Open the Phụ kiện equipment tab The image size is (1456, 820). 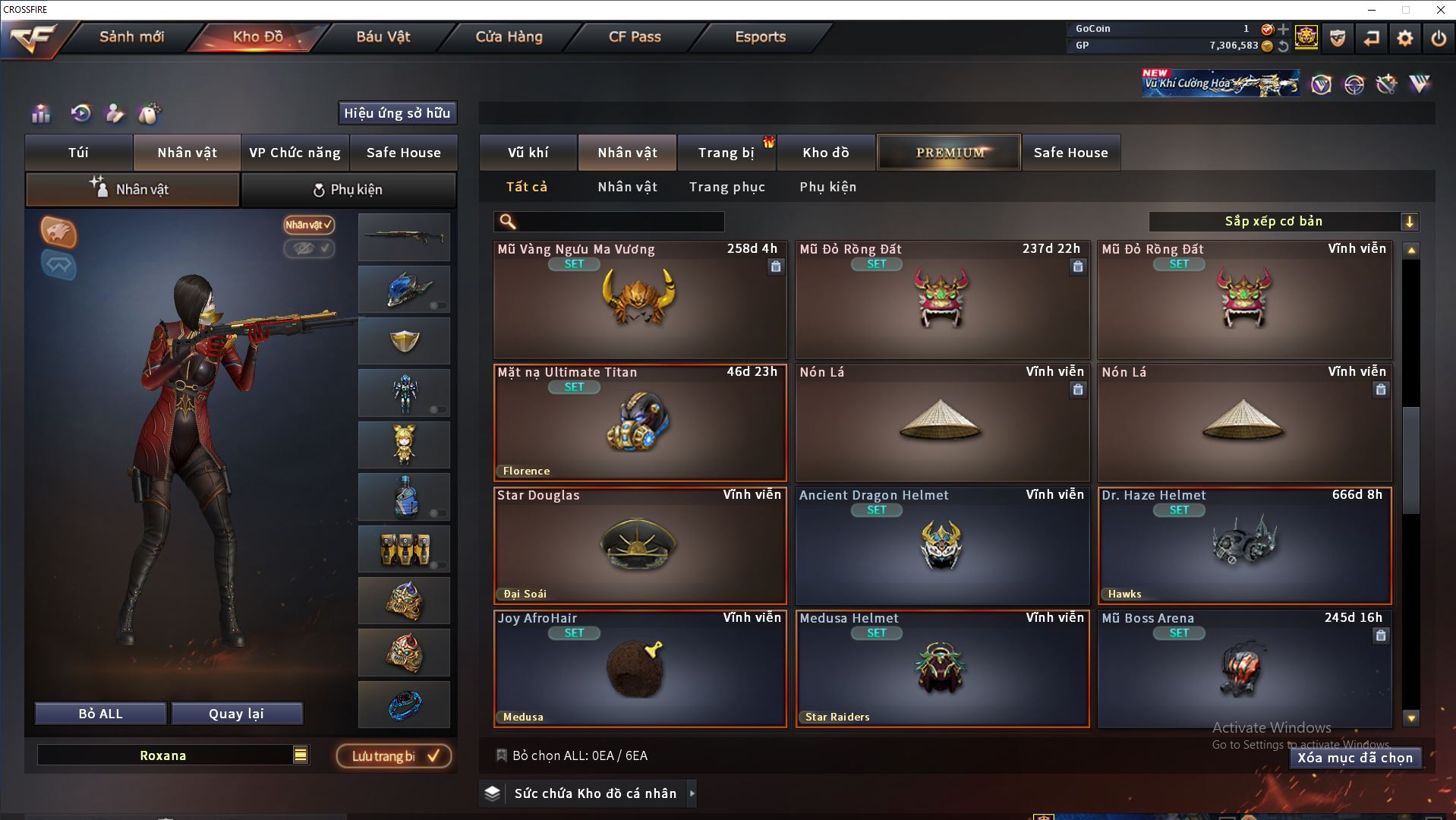point(348,190)
